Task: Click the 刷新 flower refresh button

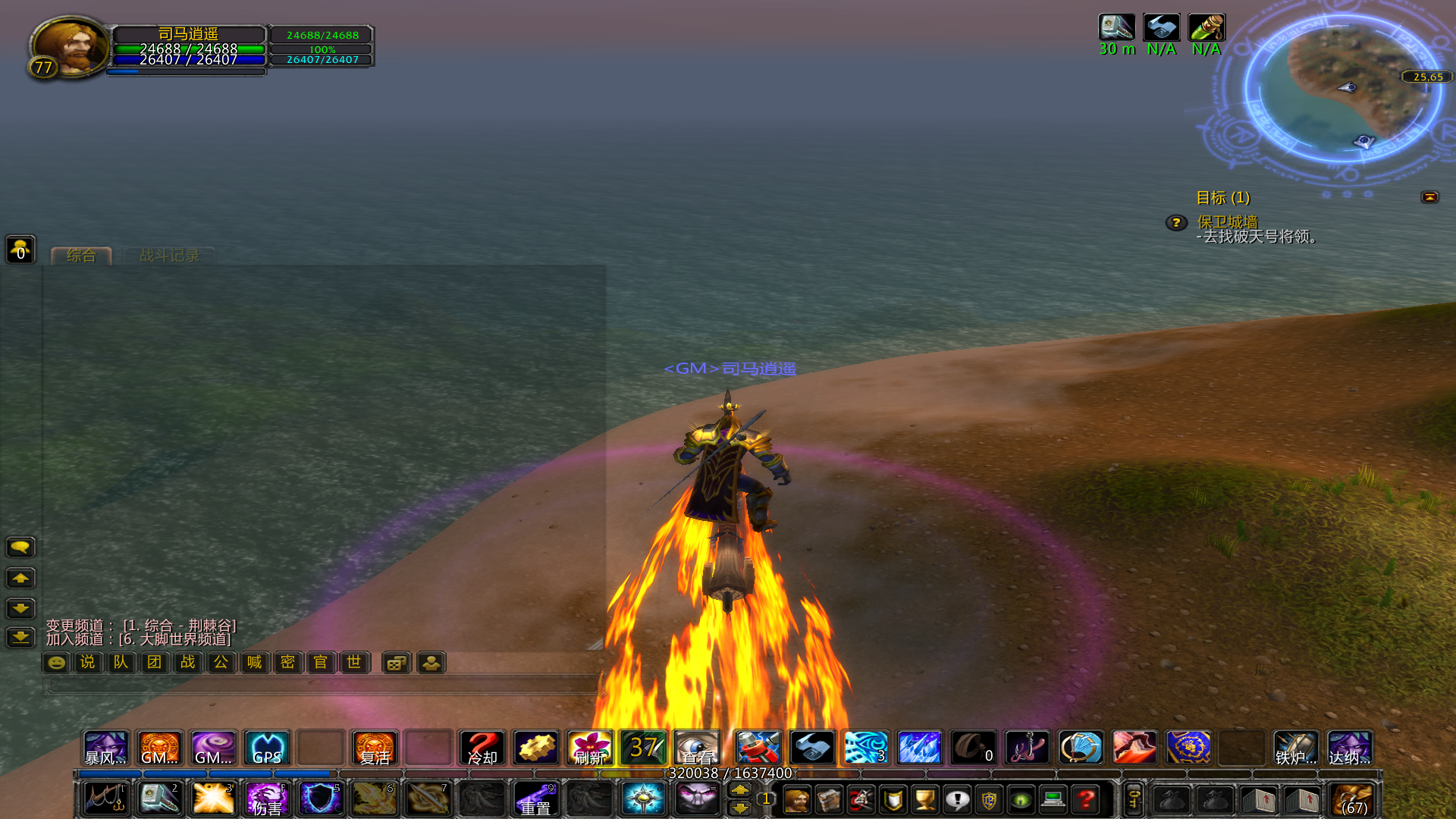Action: 590,748
